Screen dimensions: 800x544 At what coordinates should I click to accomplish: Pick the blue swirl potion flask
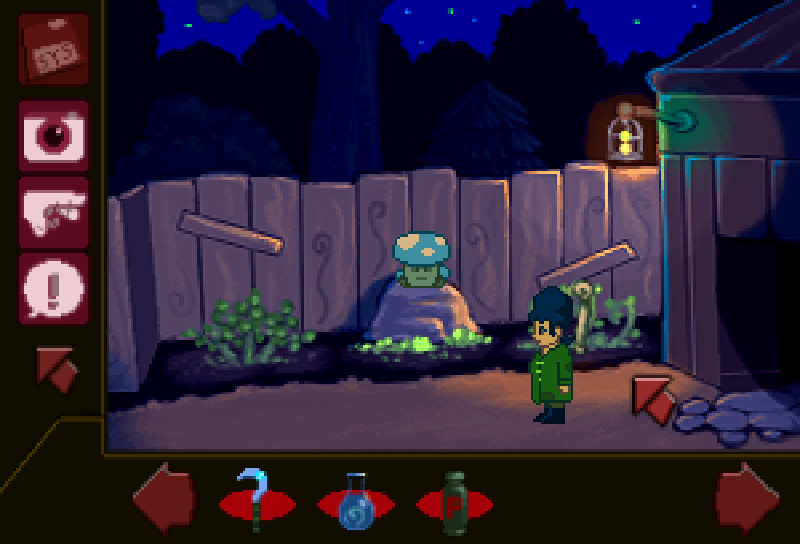coord(355,500)
